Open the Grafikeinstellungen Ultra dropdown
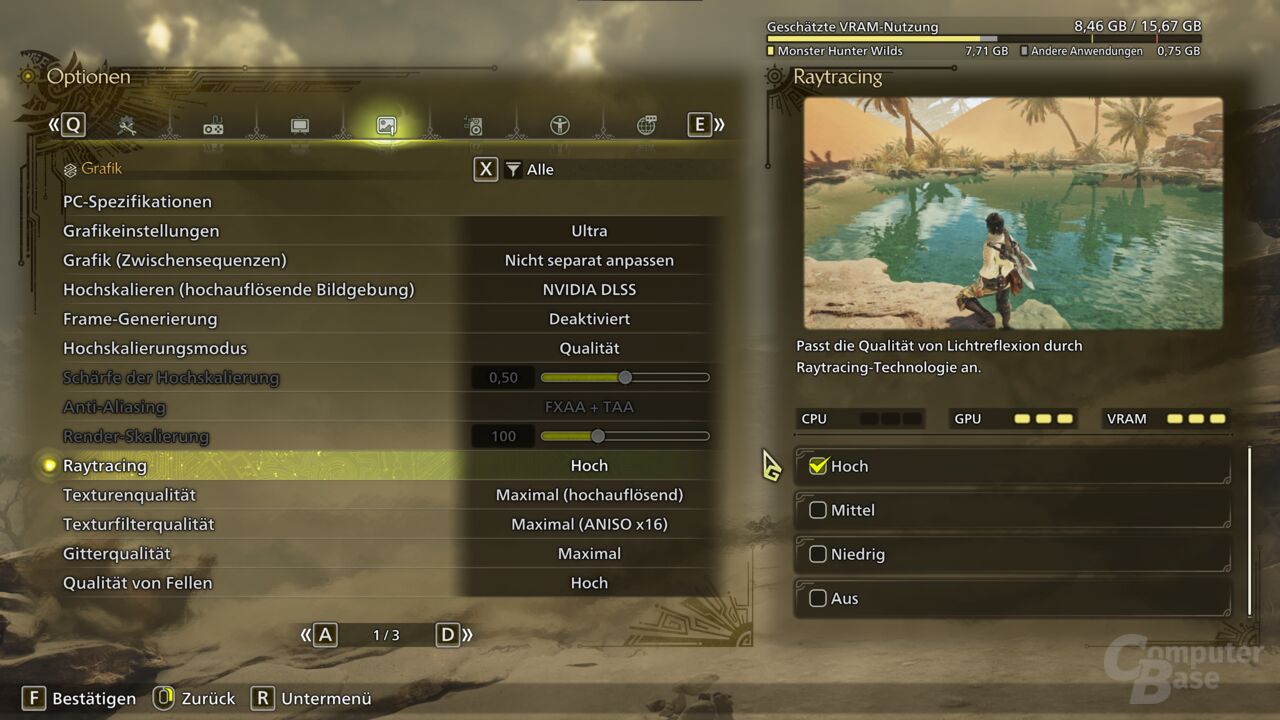1280x720 pixels. [589, 230]
